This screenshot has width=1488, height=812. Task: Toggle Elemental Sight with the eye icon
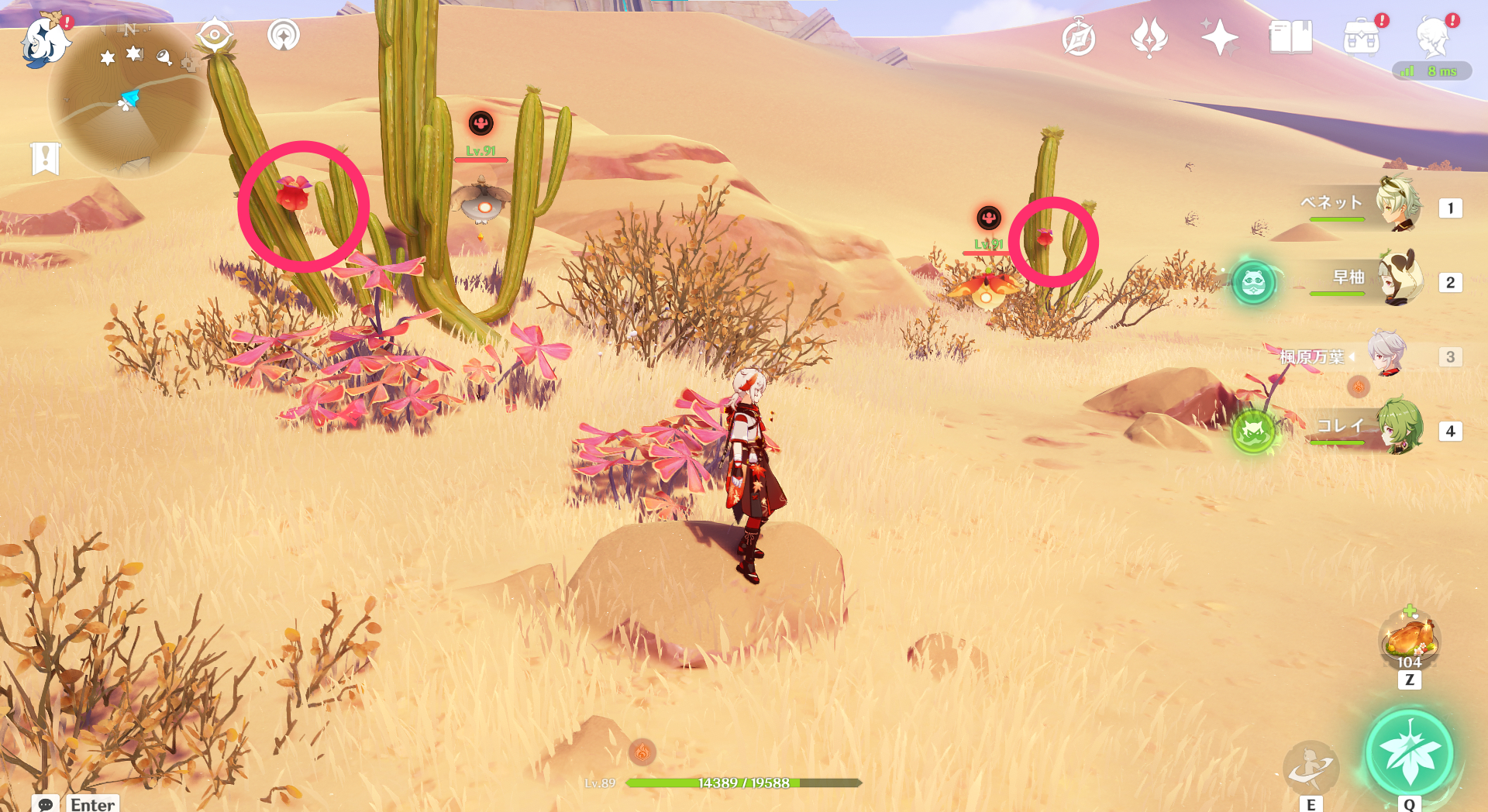tap(215, 33)
